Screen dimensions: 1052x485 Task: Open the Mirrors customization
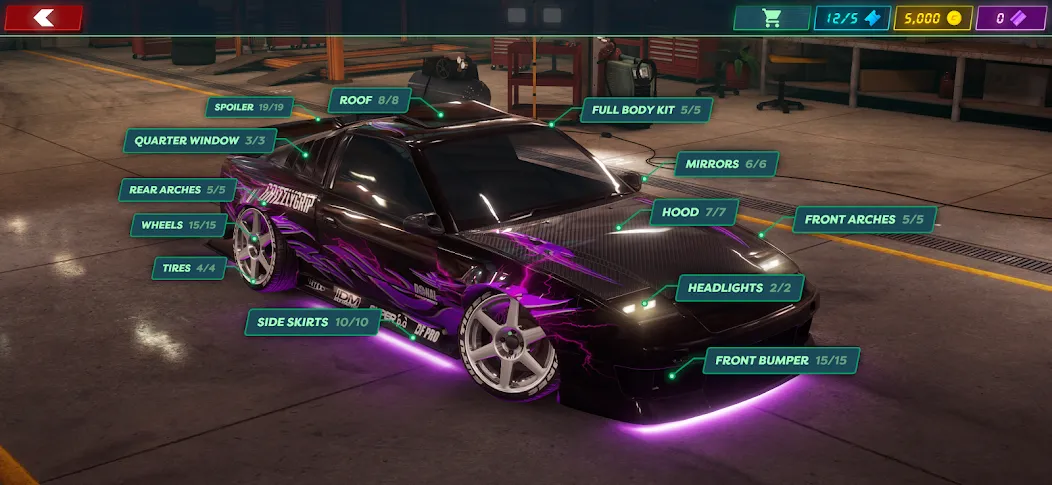tap(726, 164)
